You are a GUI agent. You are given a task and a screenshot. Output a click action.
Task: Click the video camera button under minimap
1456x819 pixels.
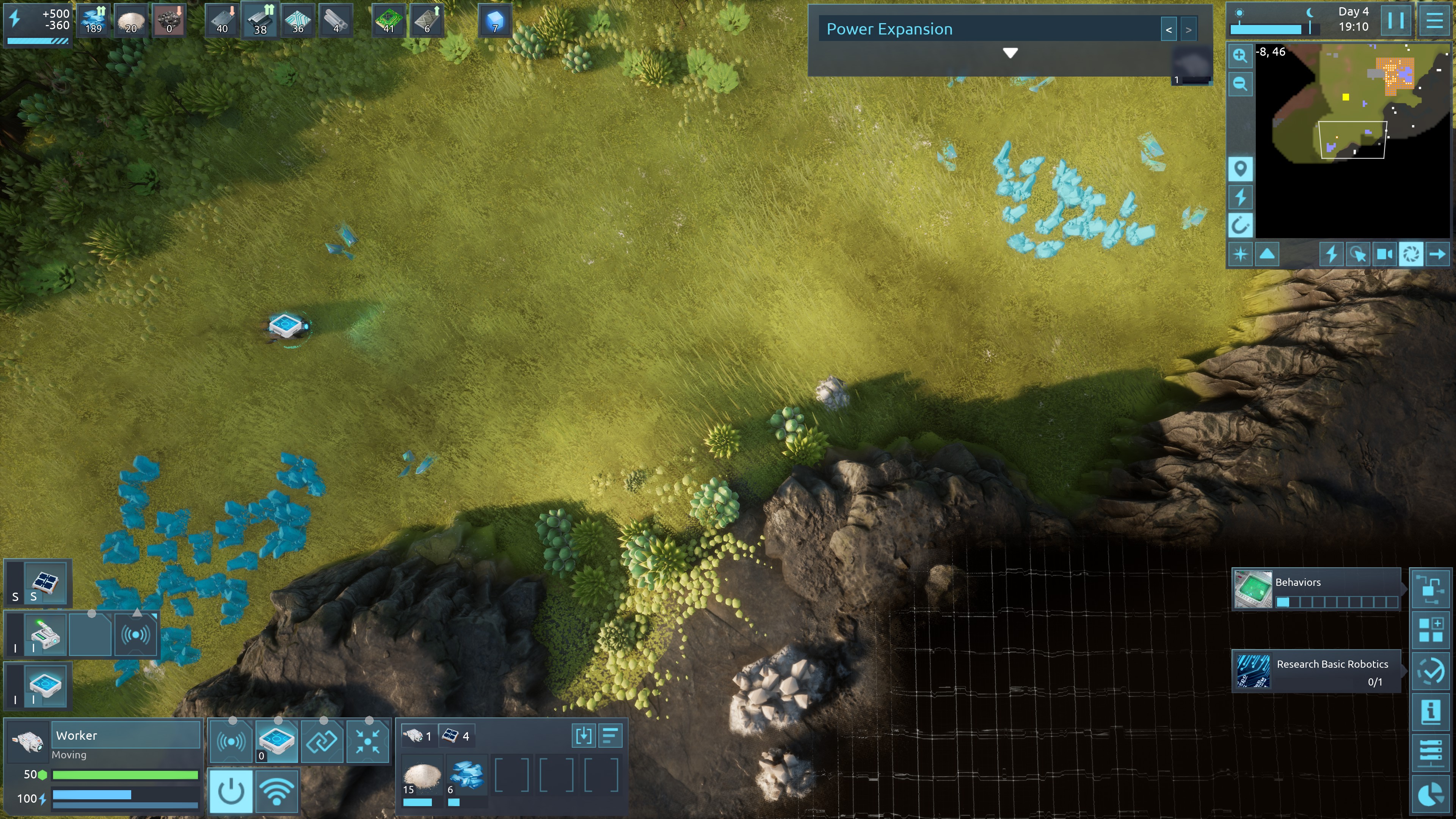pyautogui.click(x=1384, y=254)
